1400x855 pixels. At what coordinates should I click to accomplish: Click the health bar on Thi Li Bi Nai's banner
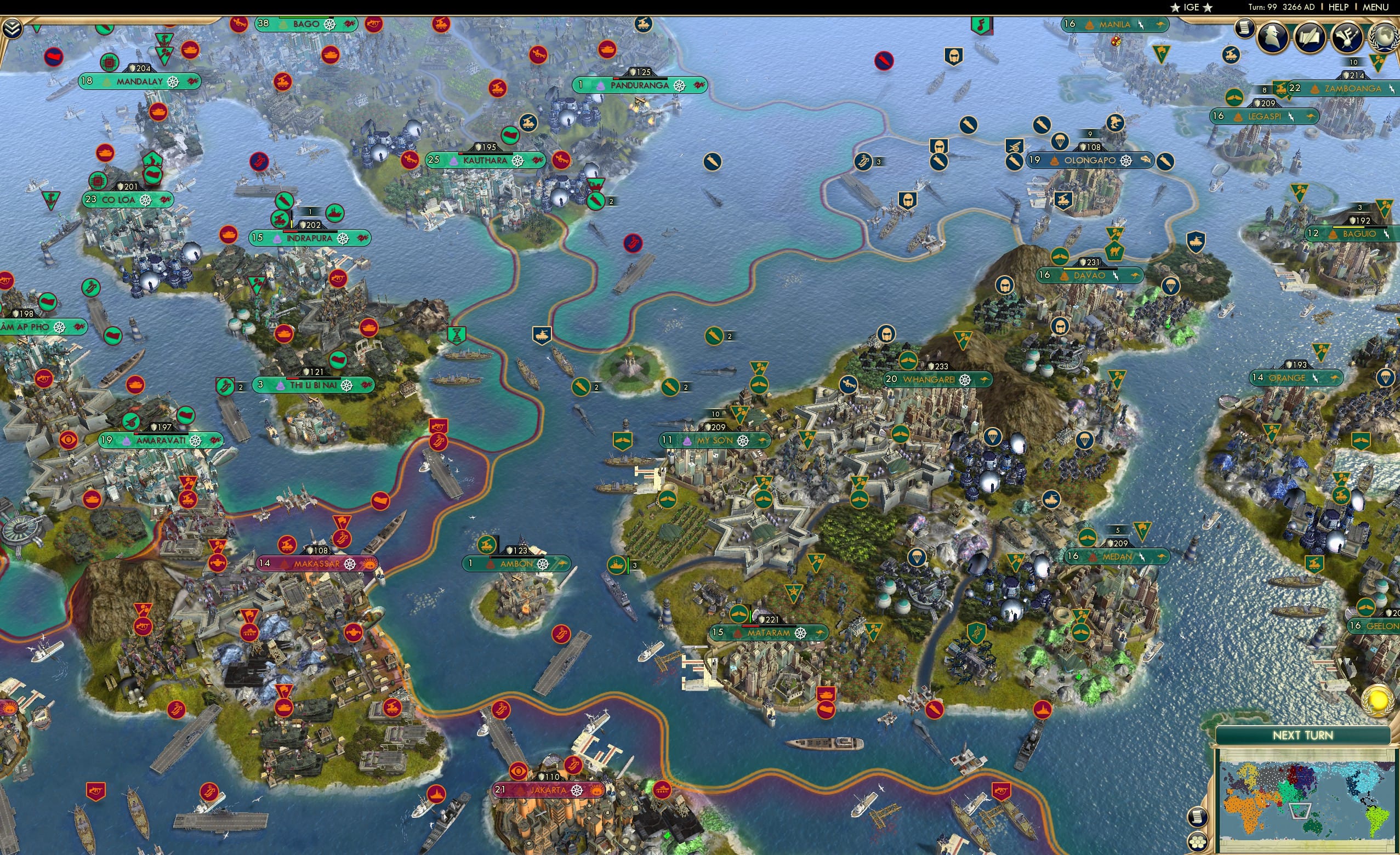[314, 379]
